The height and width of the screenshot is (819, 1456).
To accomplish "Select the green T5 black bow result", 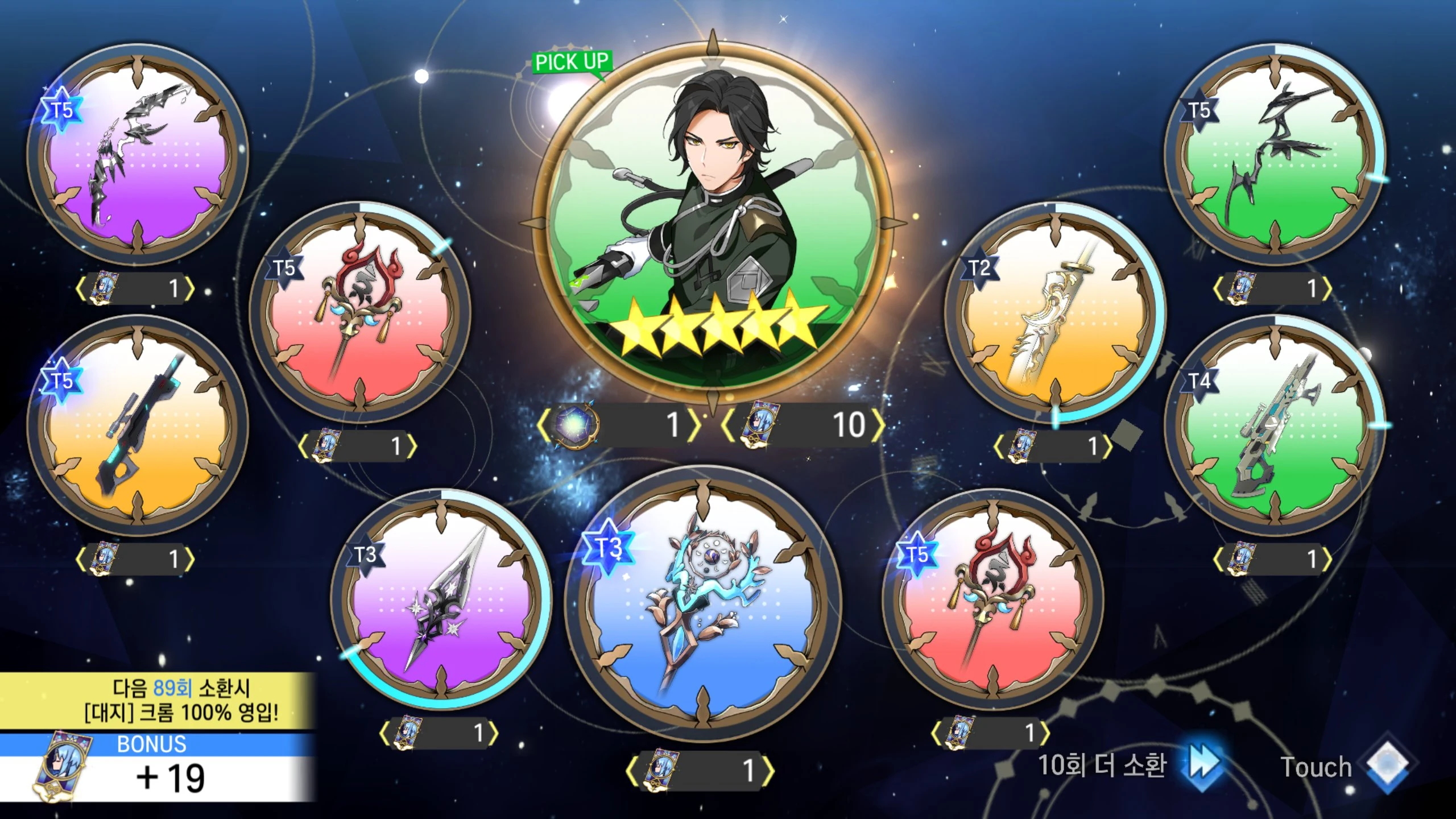I will (1274, 154).
